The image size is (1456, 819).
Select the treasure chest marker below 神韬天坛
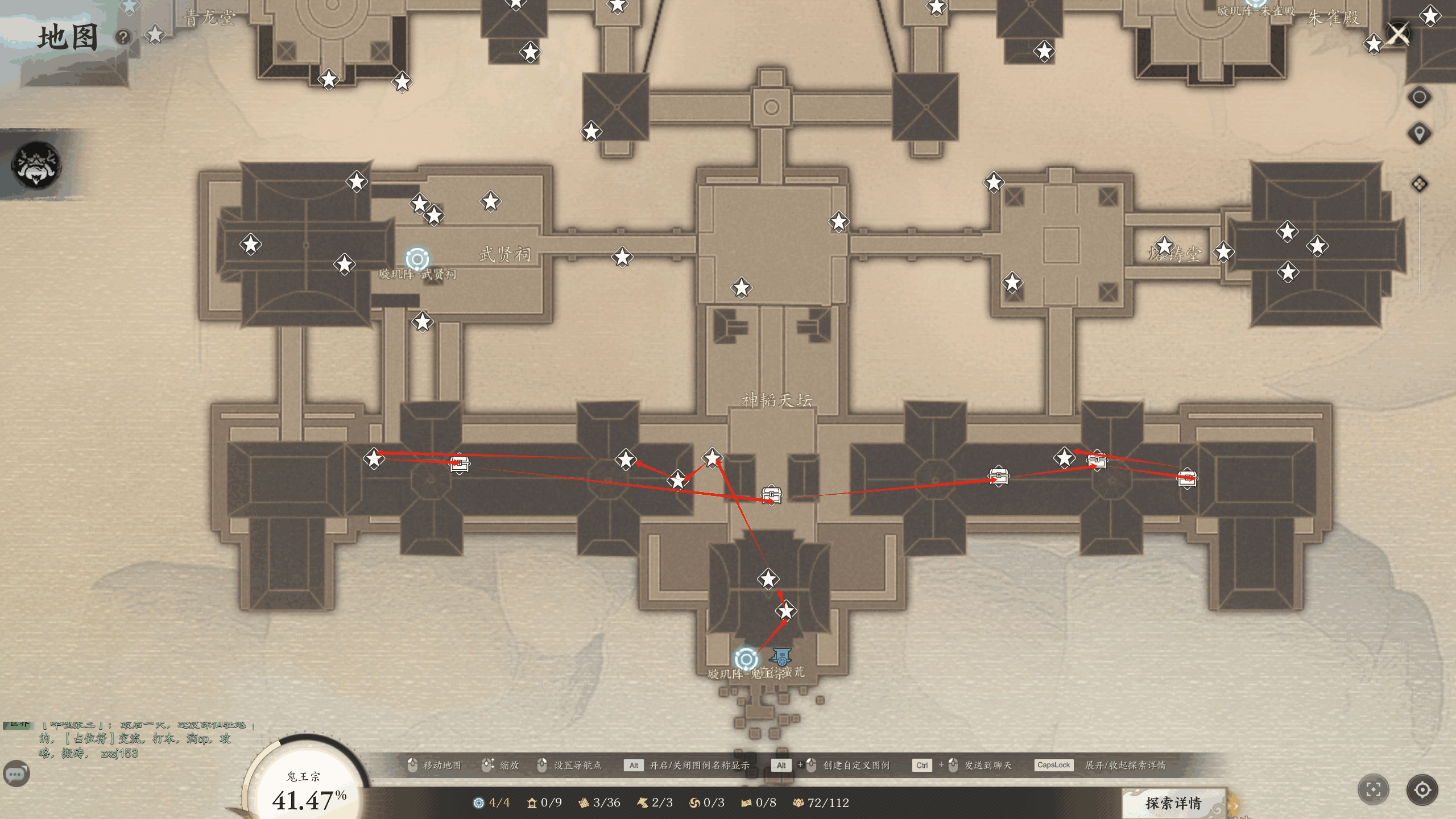click(x=771, y=494)
